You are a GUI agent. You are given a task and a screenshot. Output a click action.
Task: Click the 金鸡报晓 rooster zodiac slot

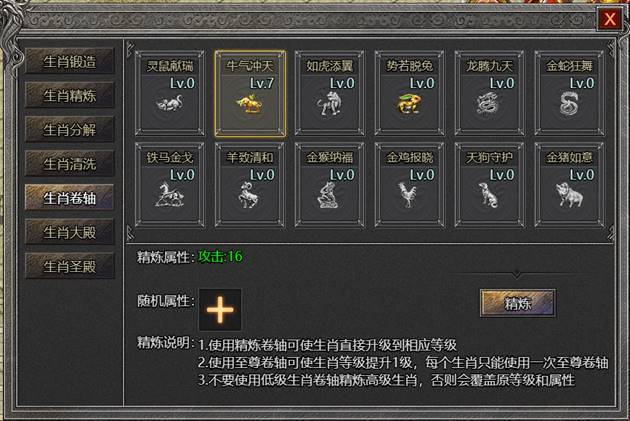[x=410, y=183]
